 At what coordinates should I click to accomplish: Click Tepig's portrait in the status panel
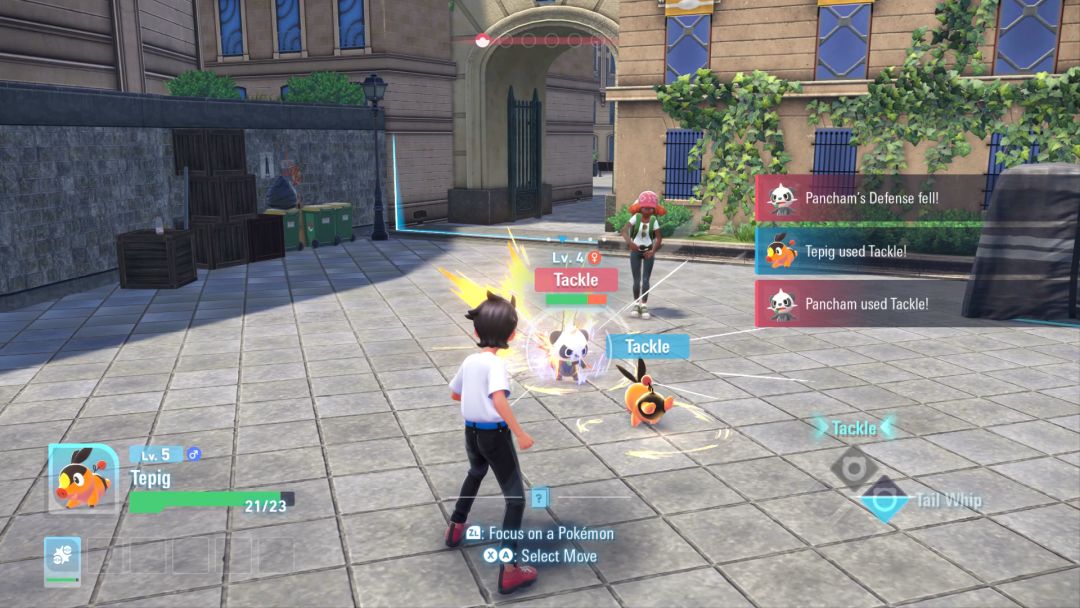(x=84, y=478)
